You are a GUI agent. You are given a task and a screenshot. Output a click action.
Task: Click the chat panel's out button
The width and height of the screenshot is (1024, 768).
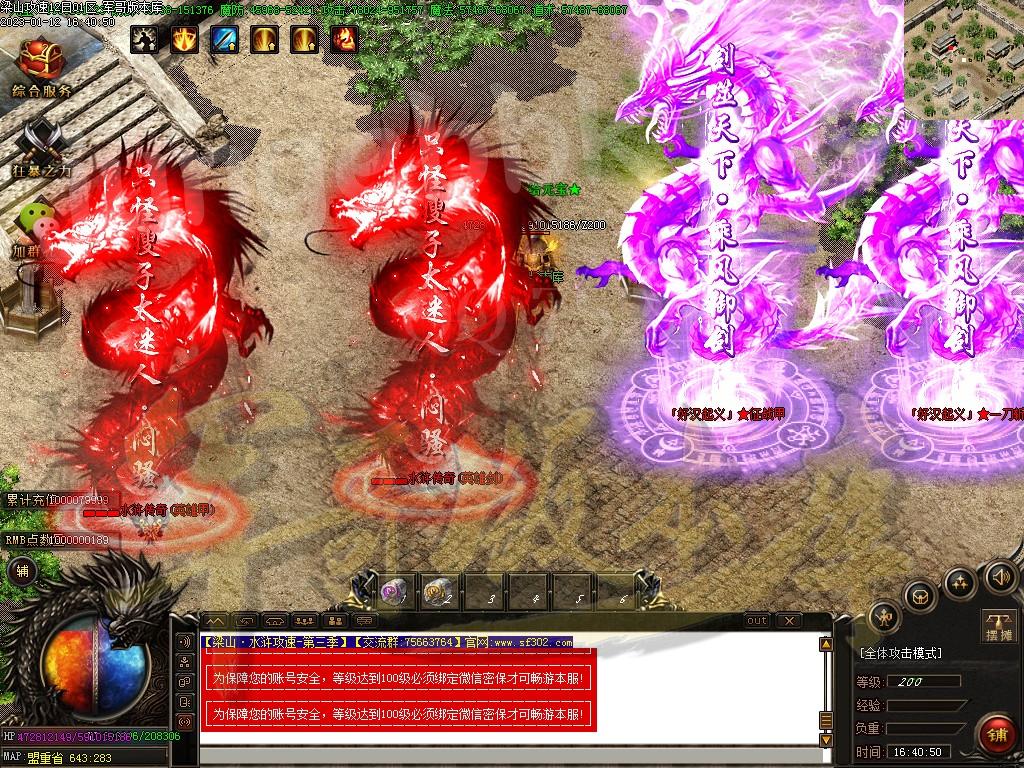[757, 621]
